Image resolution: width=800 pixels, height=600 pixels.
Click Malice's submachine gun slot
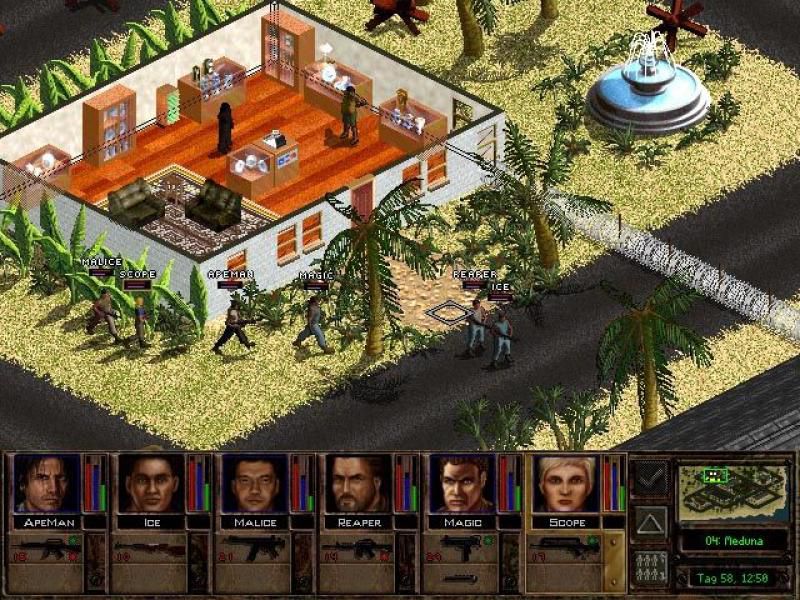[x=253, y=546]
